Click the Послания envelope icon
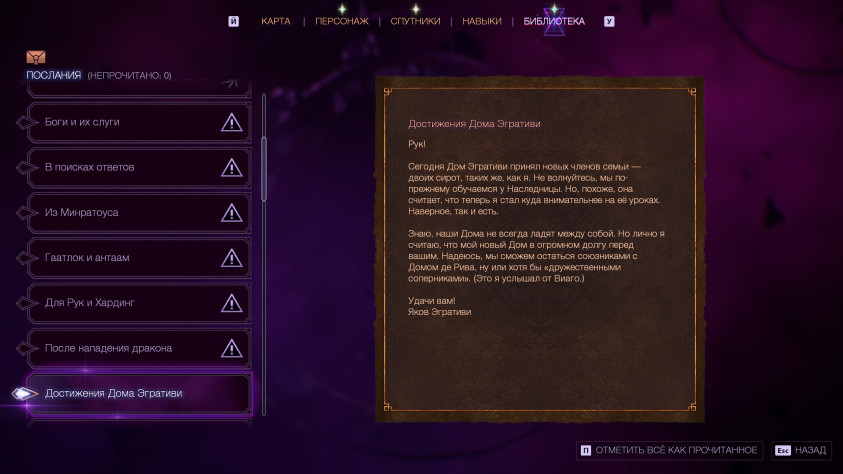 point(36,57)
